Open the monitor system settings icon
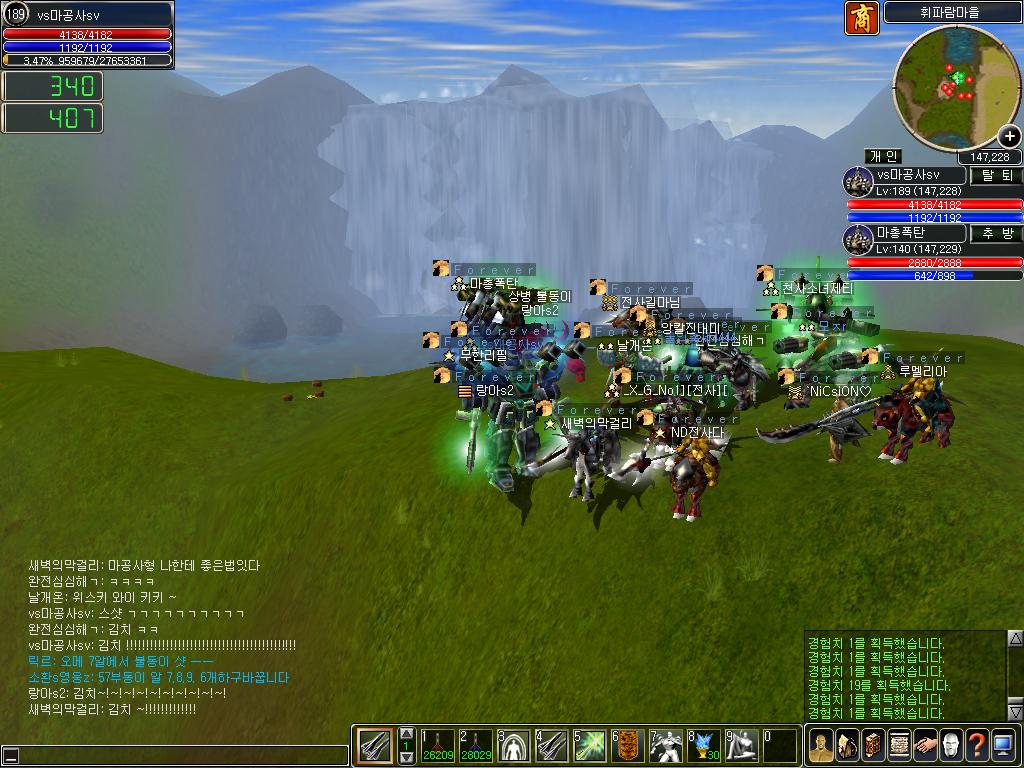1024x768 pixels. pos(1003,746)
